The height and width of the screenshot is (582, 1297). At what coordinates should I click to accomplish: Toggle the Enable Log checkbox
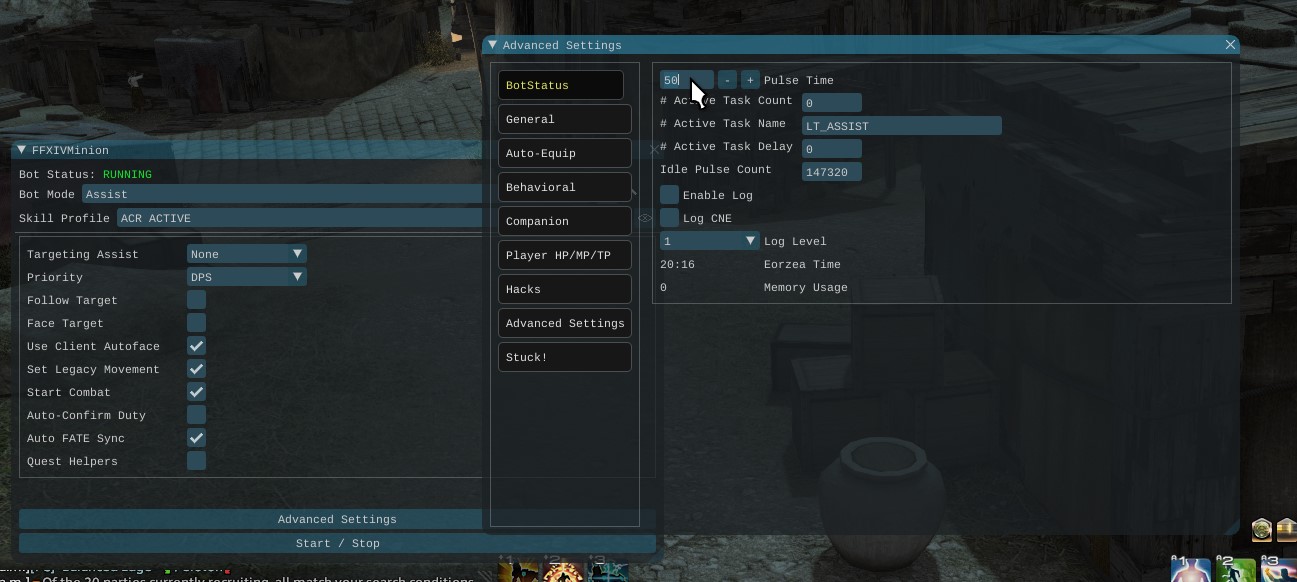tap(670, 195)
